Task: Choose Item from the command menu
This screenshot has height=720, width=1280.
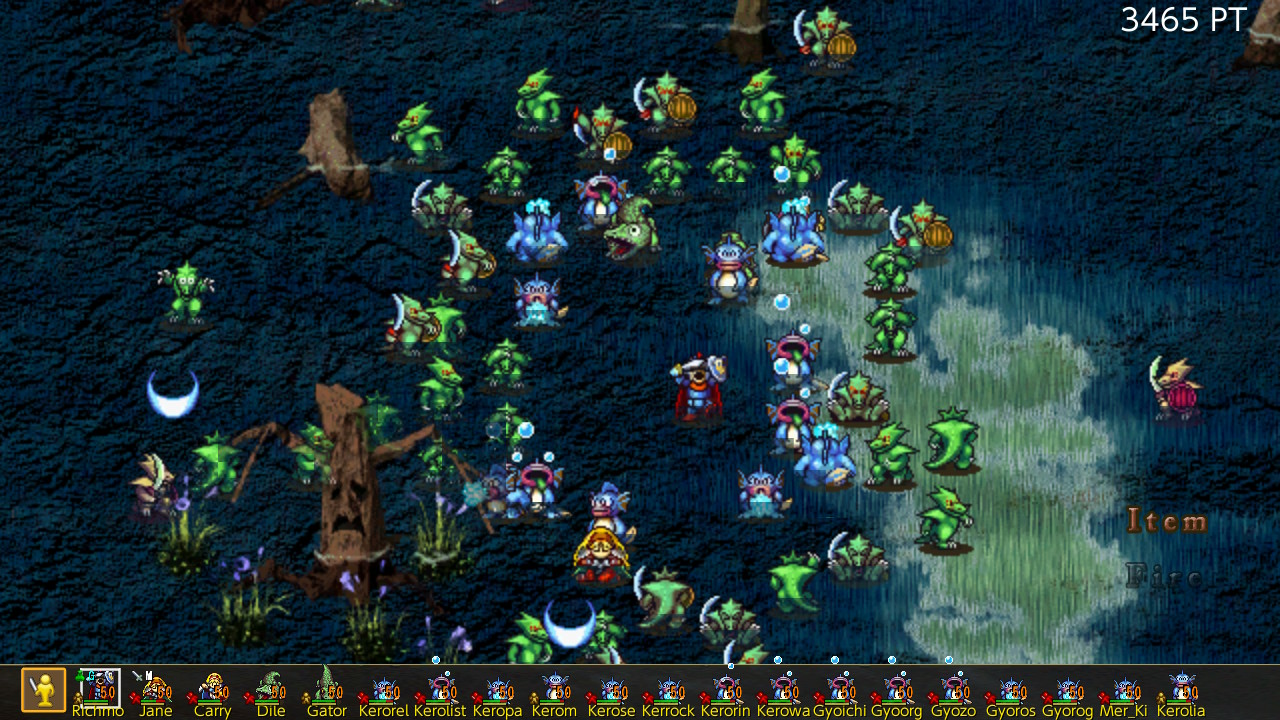Action: [1166, 520]
